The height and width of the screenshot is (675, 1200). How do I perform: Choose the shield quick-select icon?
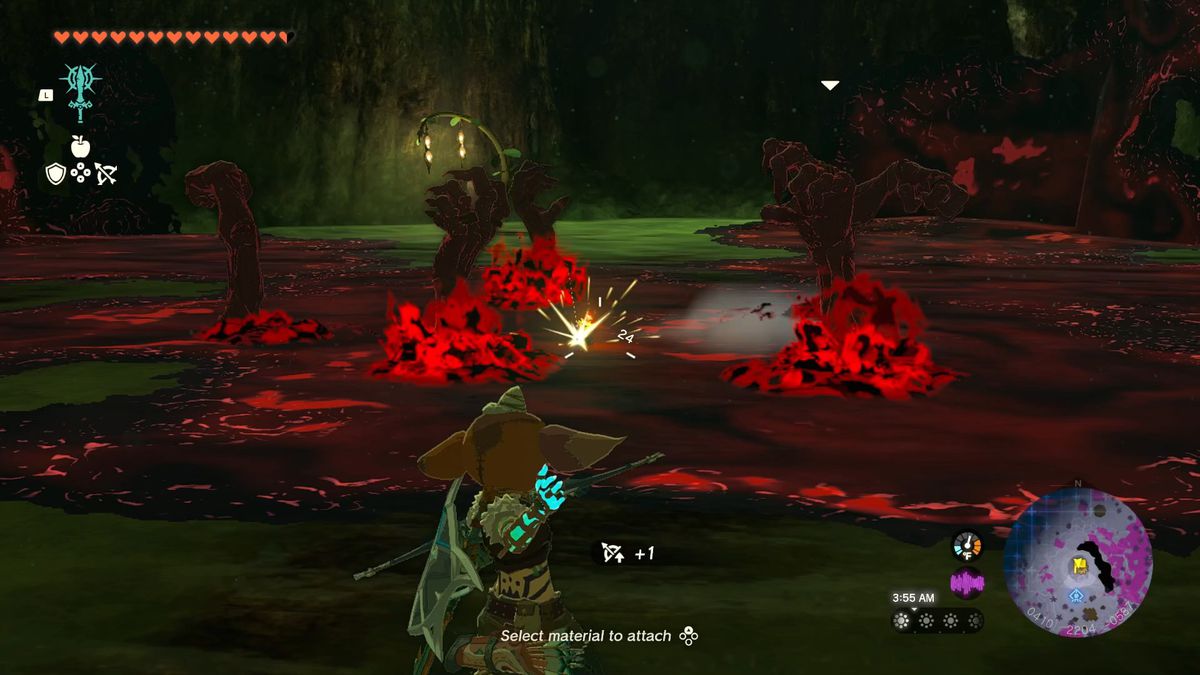point(56,174)
